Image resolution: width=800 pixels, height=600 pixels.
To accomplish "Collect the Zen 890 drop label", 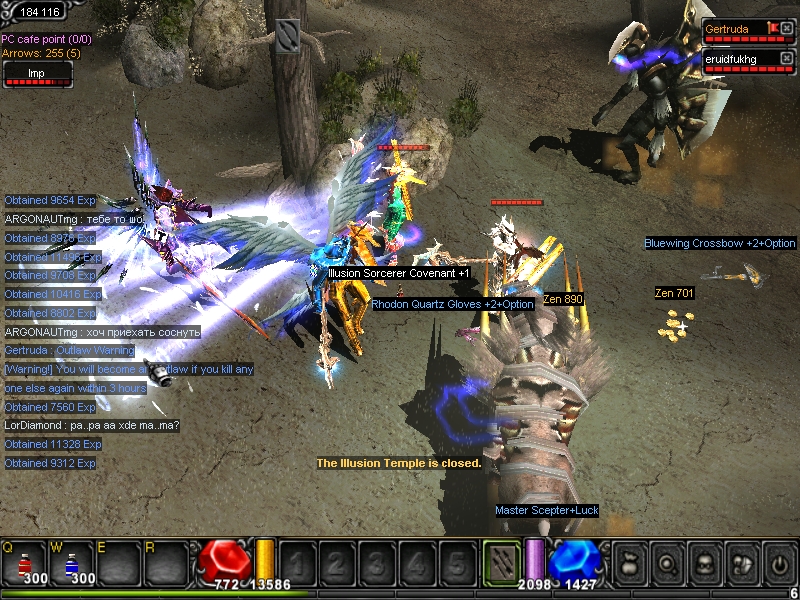I will pos(563,298).
